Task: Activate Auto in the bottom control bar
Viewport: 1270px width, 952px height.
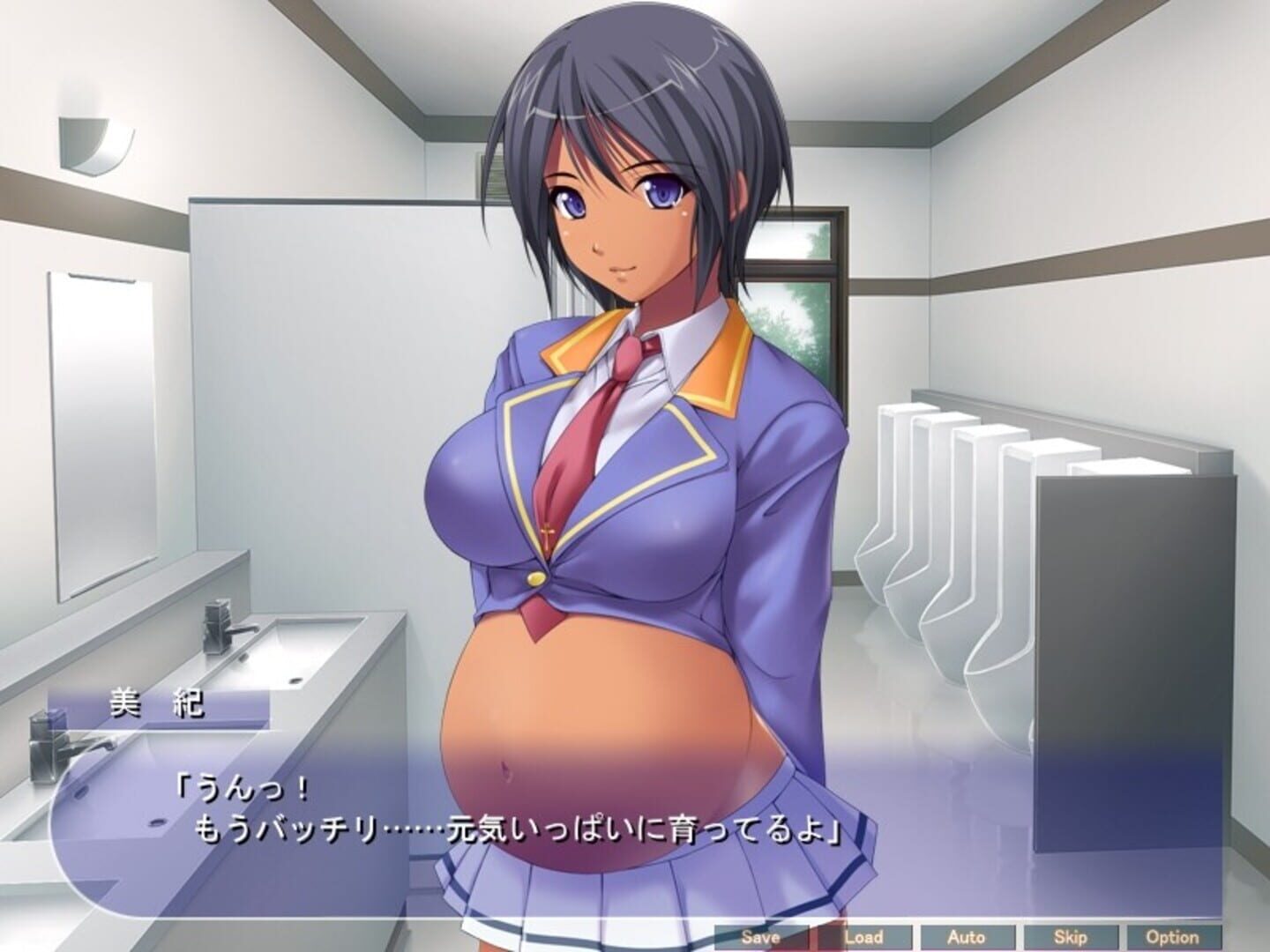Action: tap(967, 937)
